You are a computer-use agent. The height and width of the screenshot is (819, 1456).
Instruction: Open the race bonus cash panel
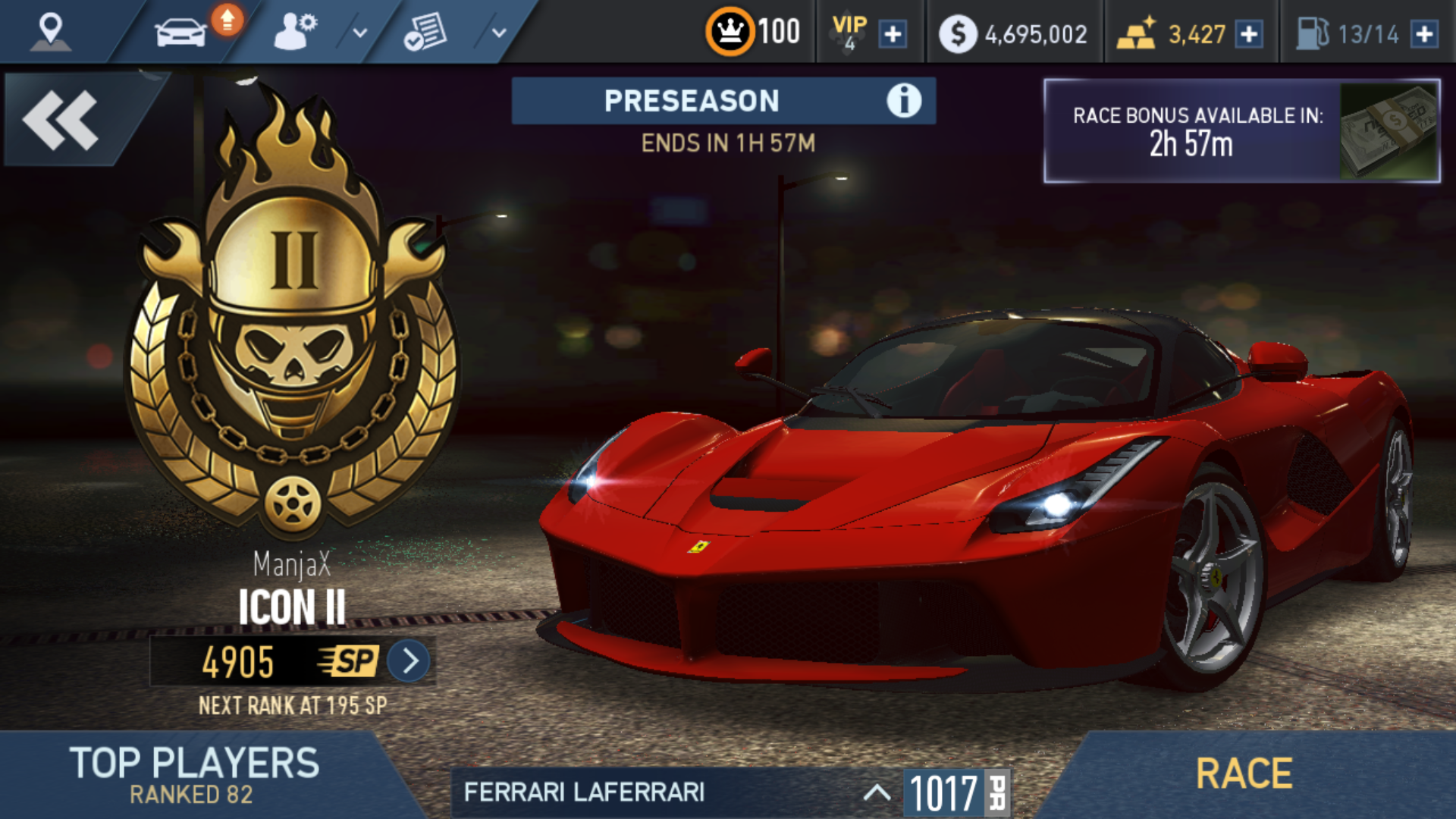point(1241,130)
